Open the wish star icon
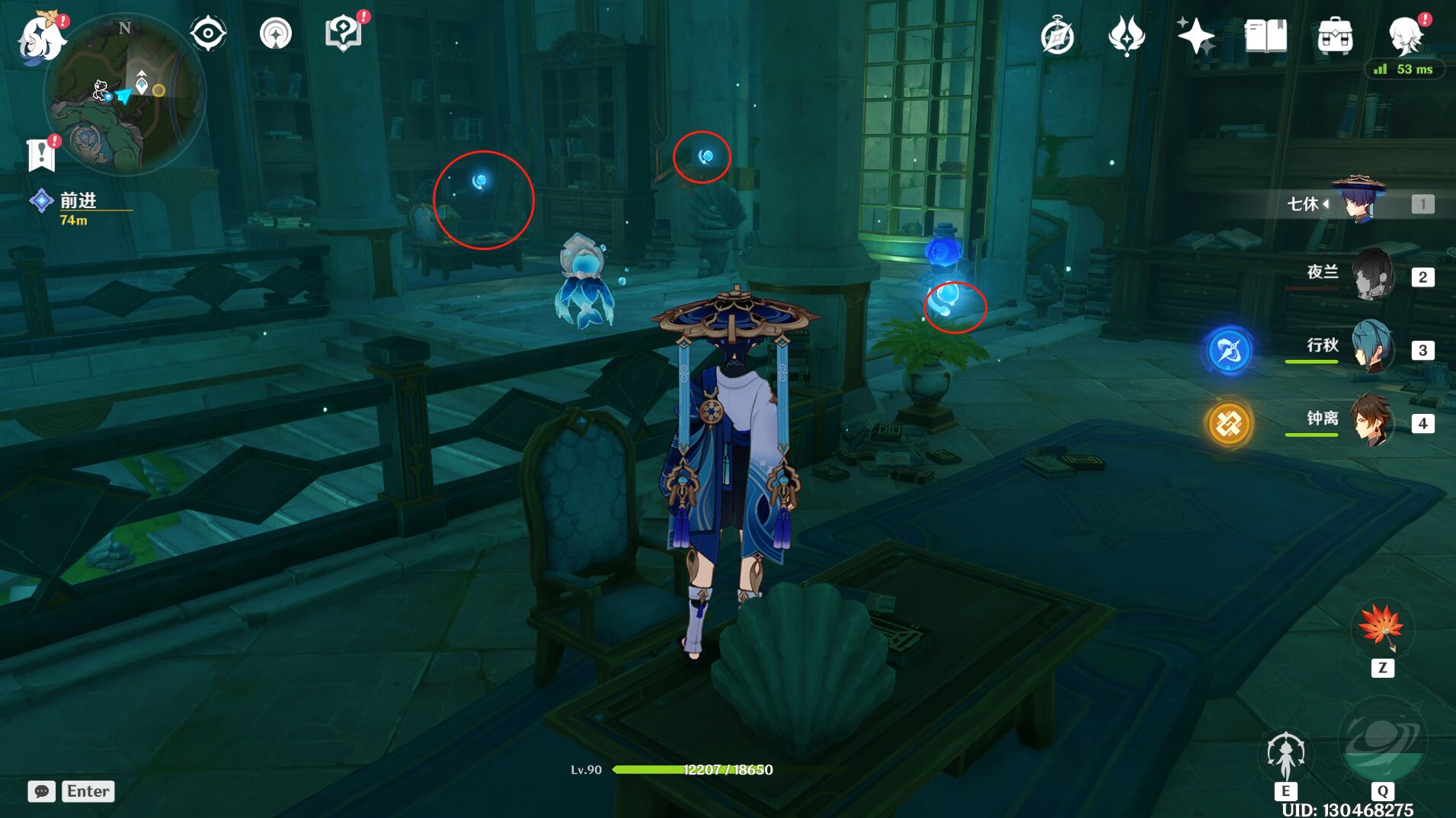The height and width of the screenshot is (818, 1456). 1195,36
